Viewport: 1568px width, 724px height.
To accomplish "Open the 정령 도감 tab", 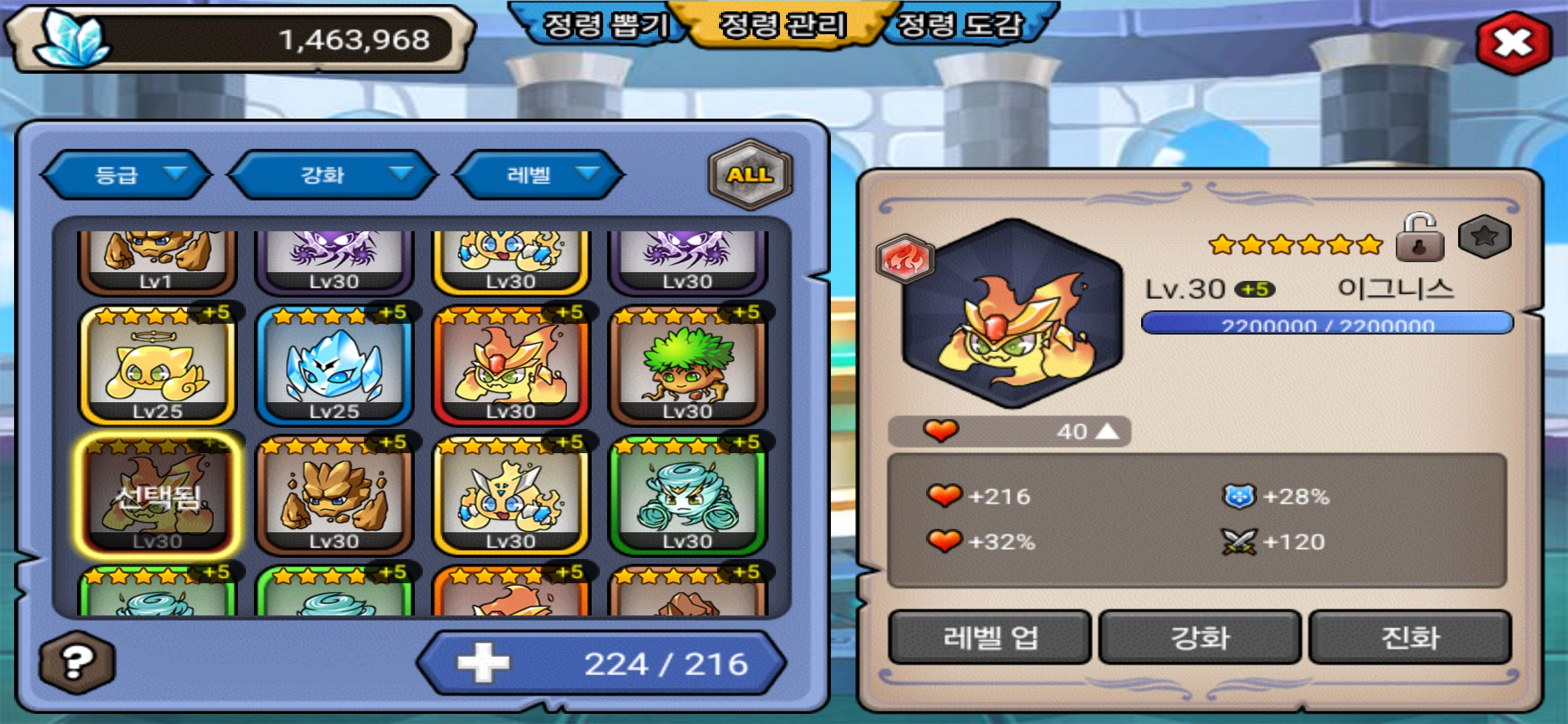I will coord(962,25).
